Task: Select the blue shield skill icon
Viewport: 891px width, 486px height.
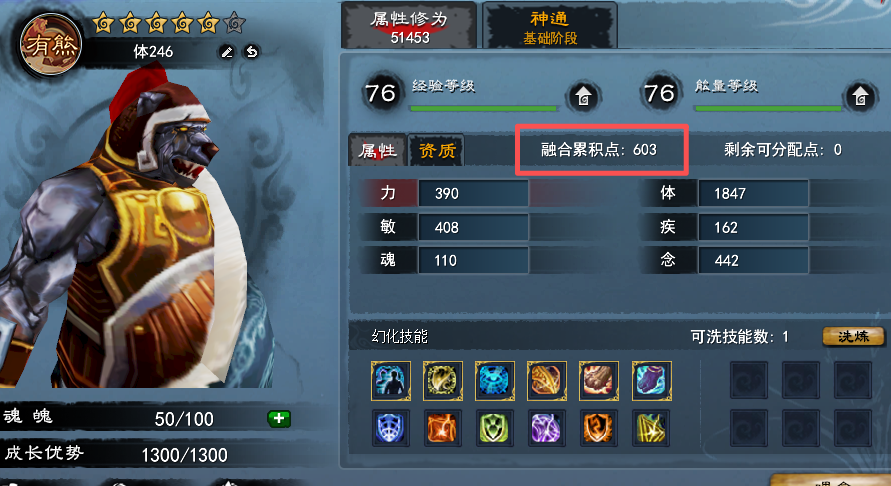Action: point(391,428)
